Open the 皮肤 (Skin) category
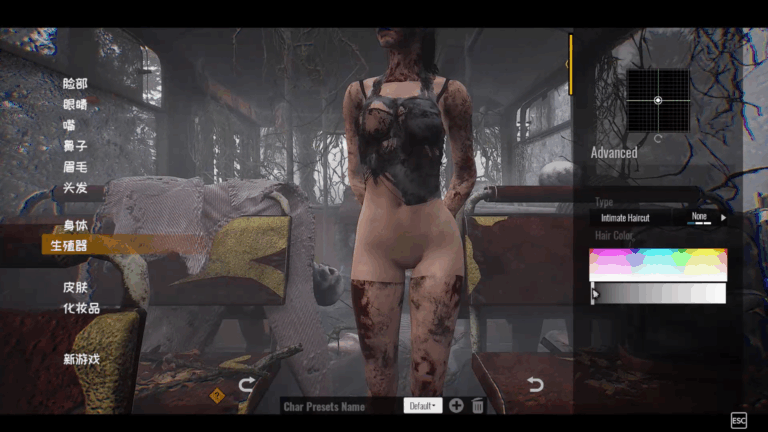 pos(75,288)
